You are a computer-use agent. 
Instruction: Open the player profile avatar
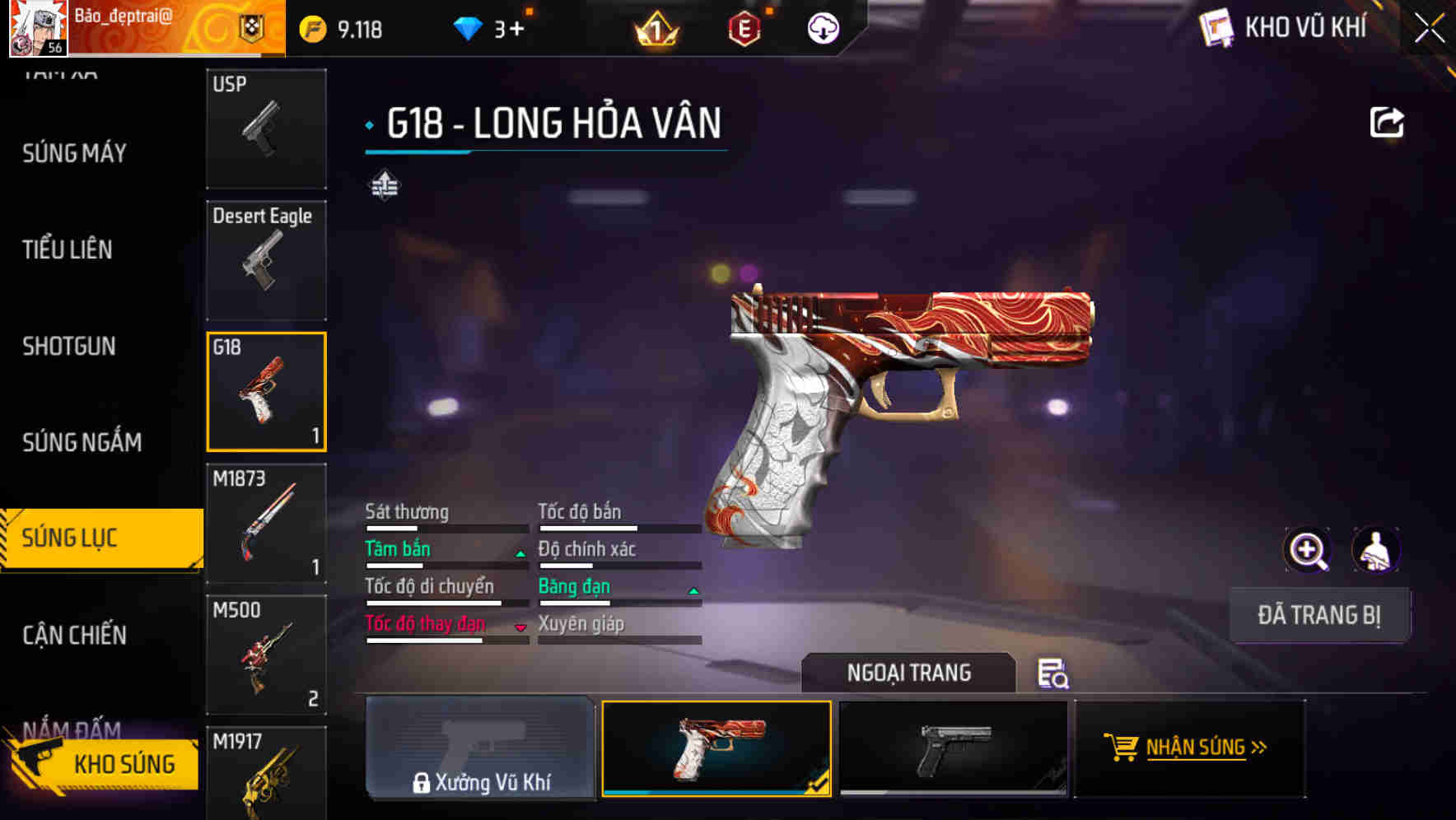point(38,29)
